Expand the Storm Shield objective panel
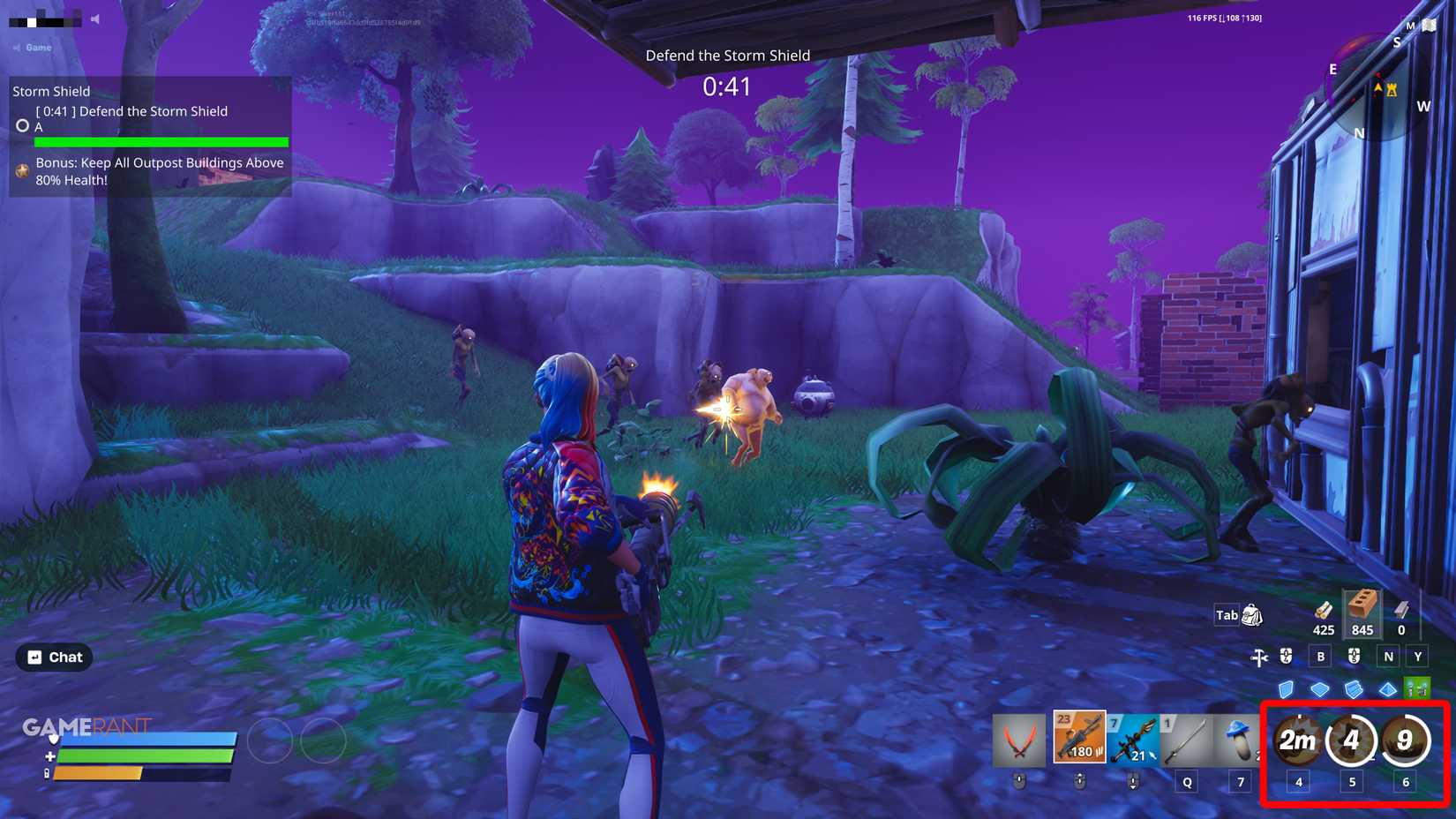Screen dimensions: 1456x819 pyautogui.click(x=52, y=91)
